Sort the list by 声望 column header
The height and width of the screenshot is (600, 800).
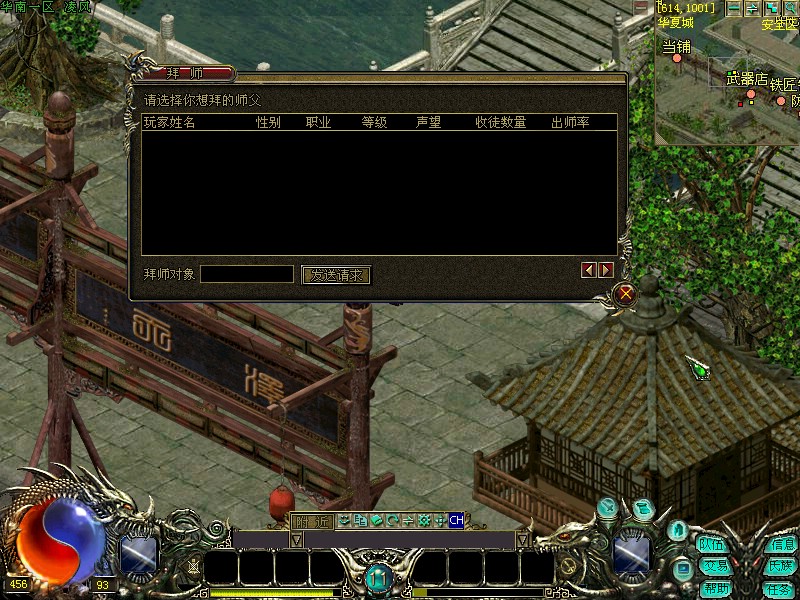[428, 123]
